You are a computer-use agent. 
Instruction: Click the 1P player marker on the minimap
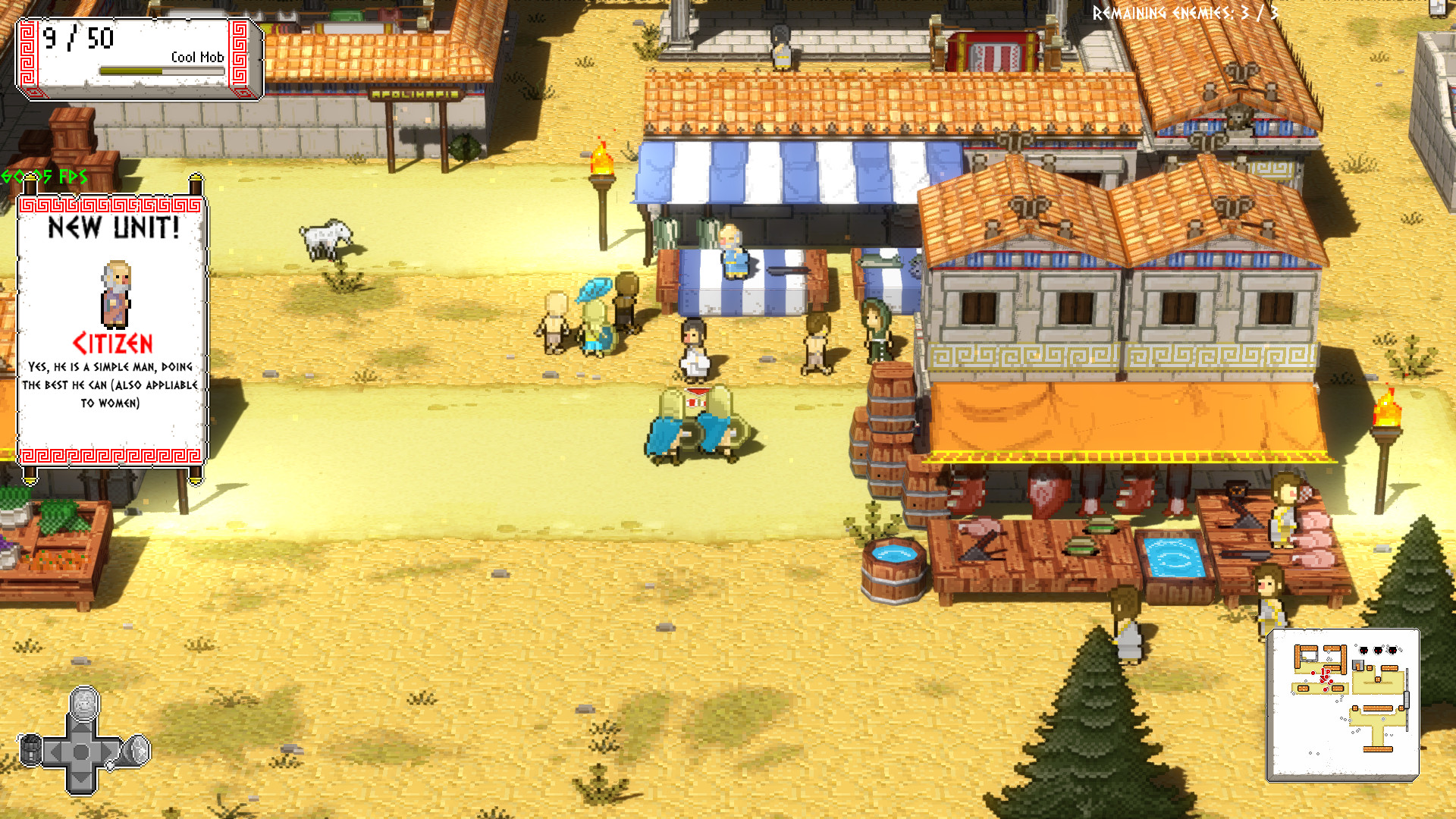tap(1326, 672)
